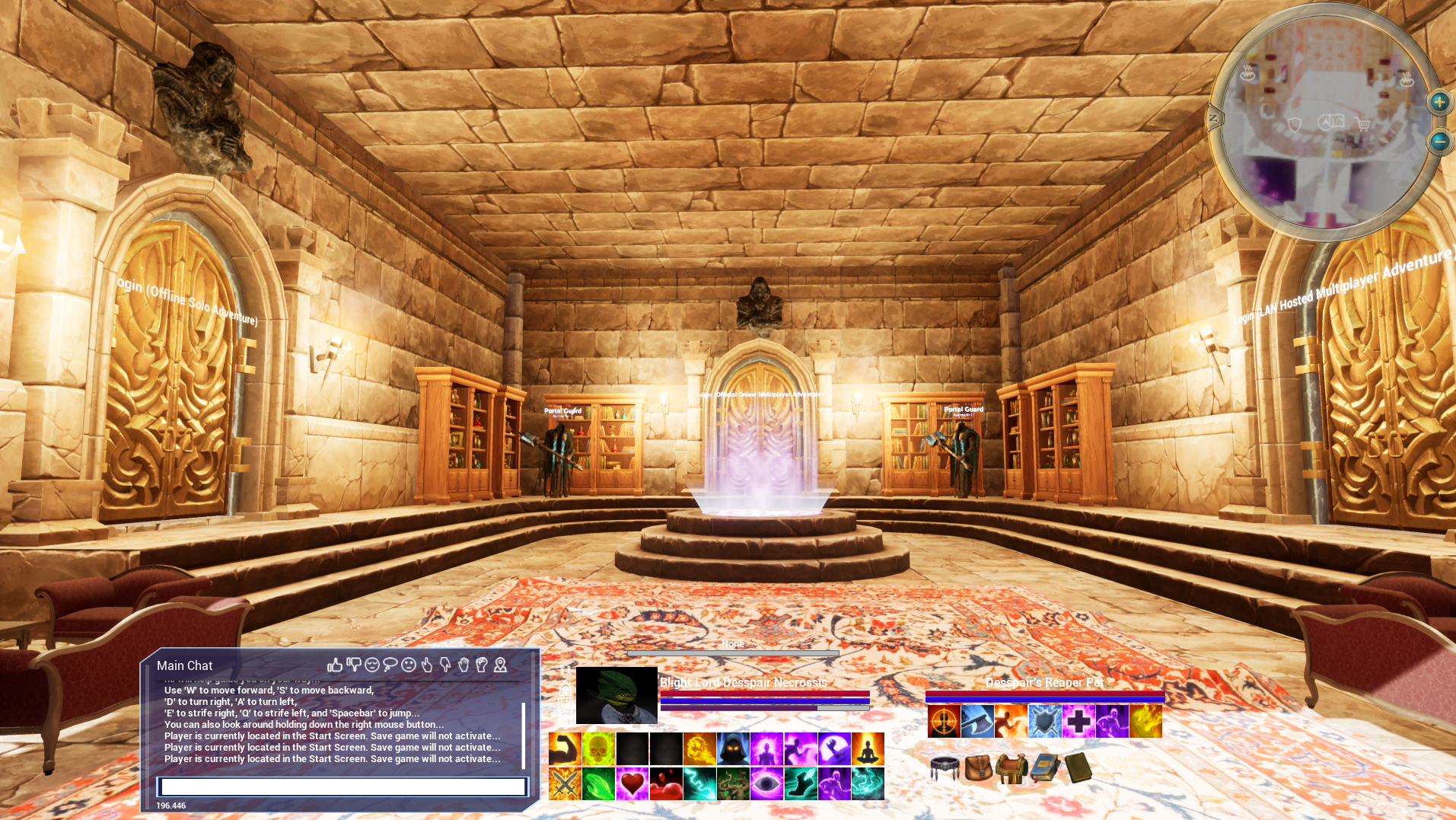Click the shopping cart marker on minimap
This screenshot has width=1456, height=820.
tap(1363, 125)
